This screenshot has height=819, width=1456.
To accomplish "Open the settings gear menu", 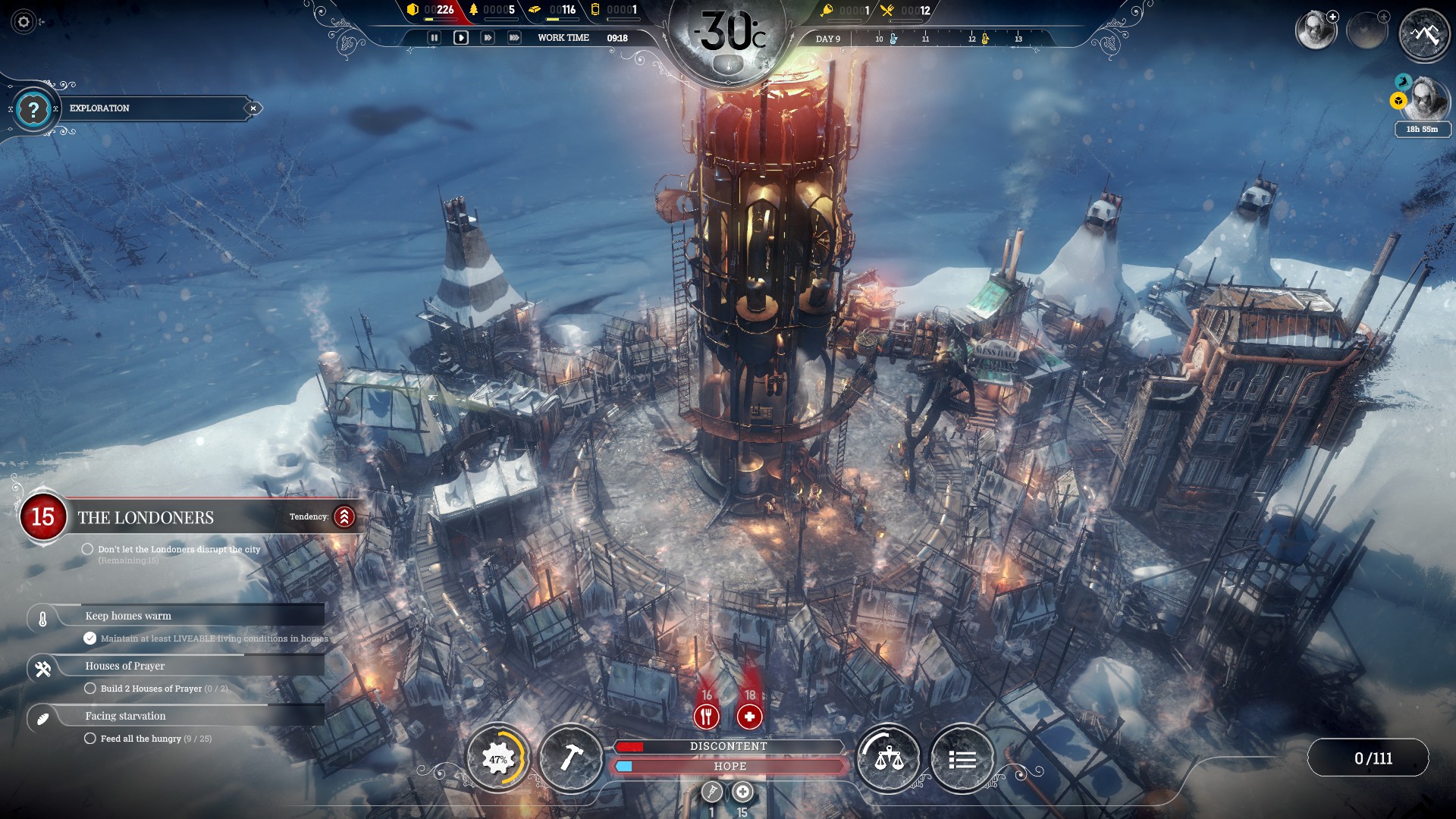I will point(24,22).
